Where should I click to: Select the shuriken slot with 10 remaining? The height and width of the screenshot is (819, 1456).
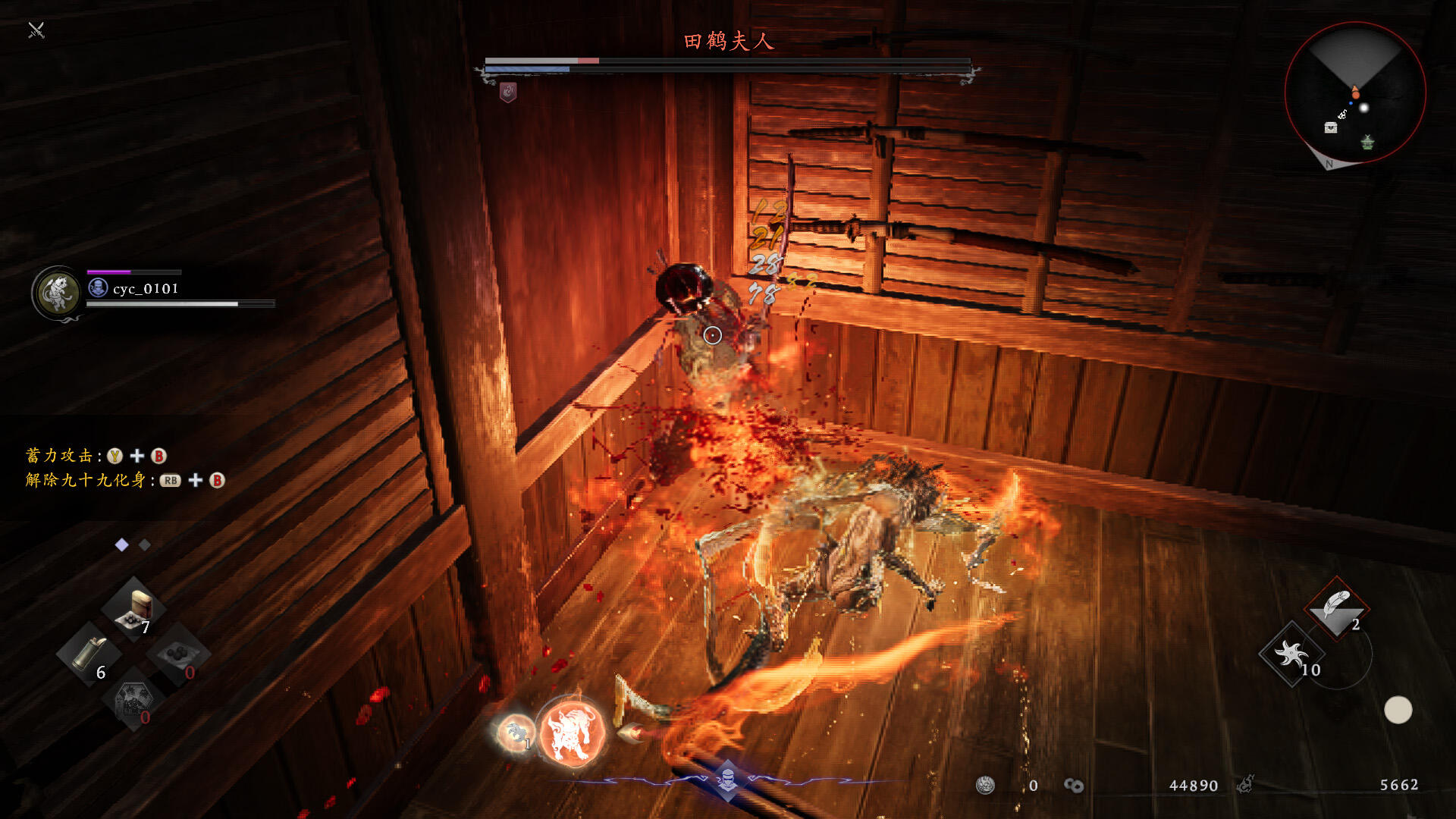(1291, 653)
